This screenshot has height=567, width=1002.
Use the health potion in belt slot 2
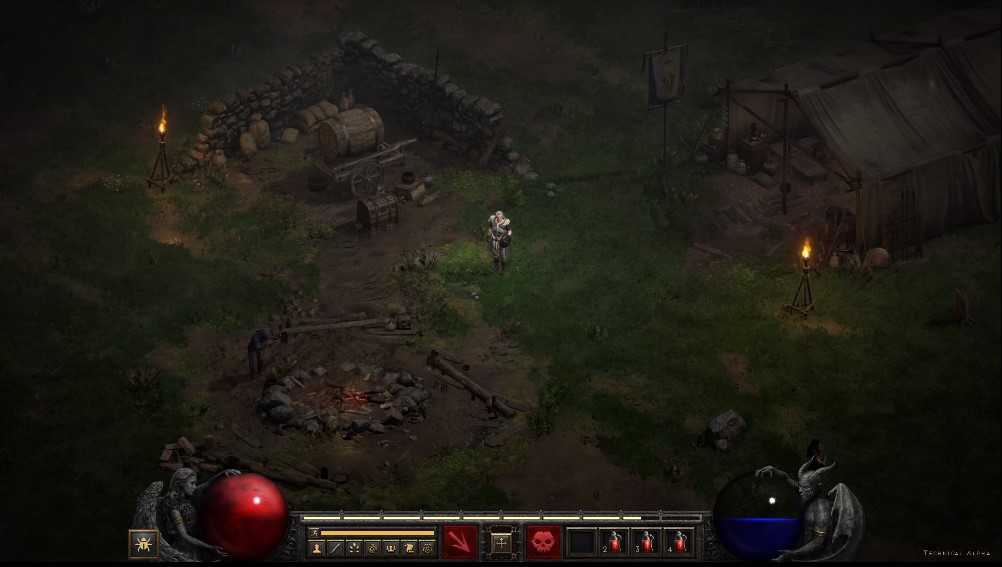[x=614, y=543]
